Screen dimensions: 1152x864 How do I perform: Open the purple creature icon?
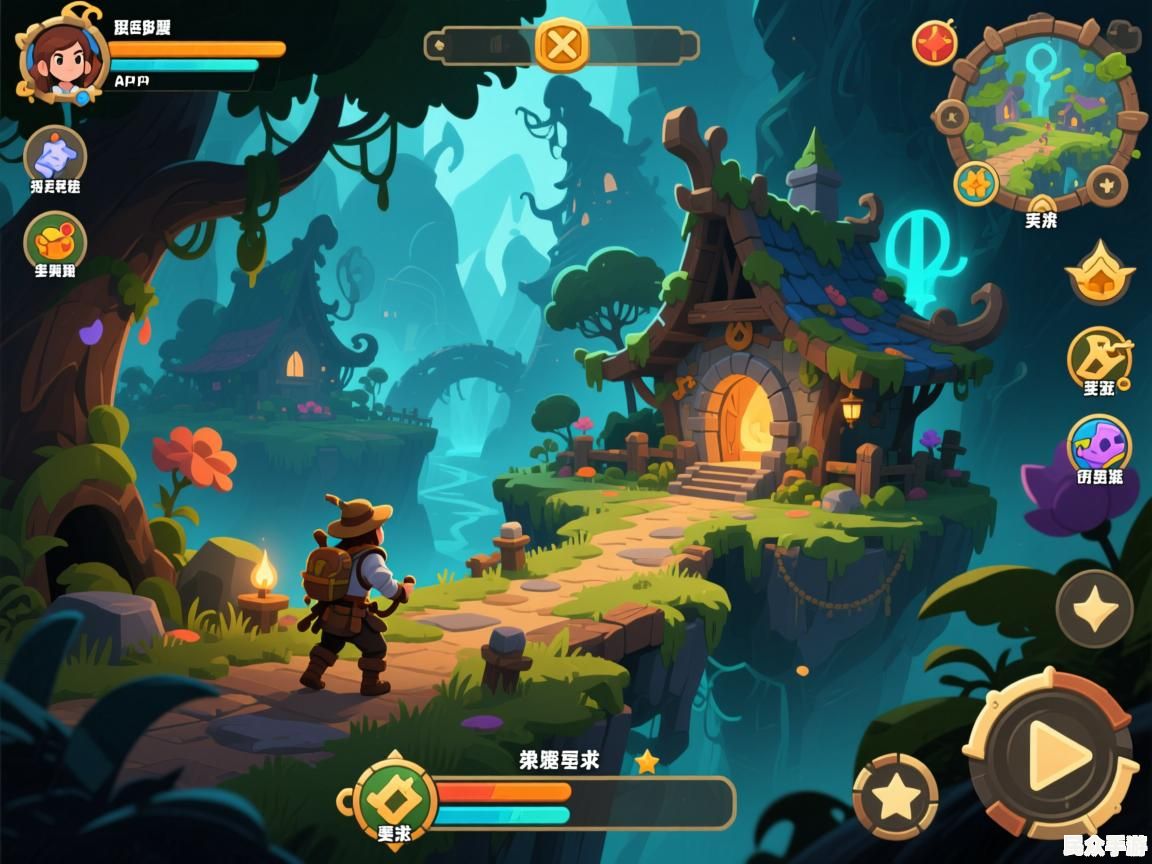pyautogui.click(x=1099, y=445)
